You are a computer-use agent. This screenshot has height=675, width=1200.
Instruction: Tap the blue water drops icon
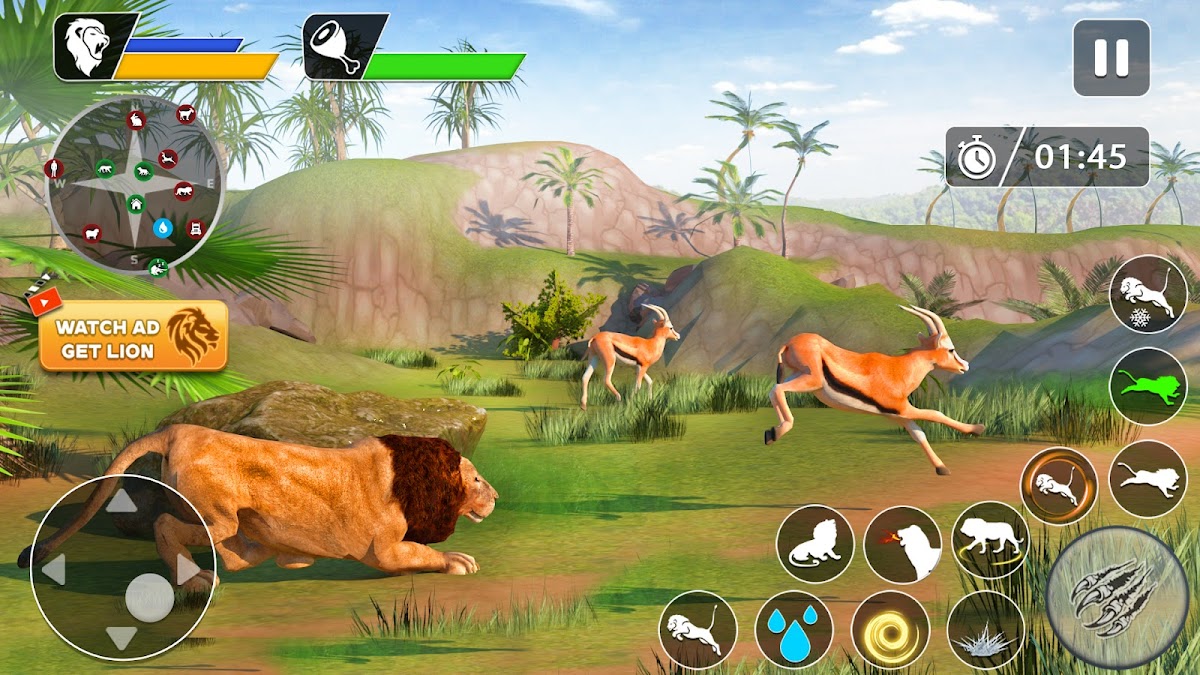click(x=794, y=630)
